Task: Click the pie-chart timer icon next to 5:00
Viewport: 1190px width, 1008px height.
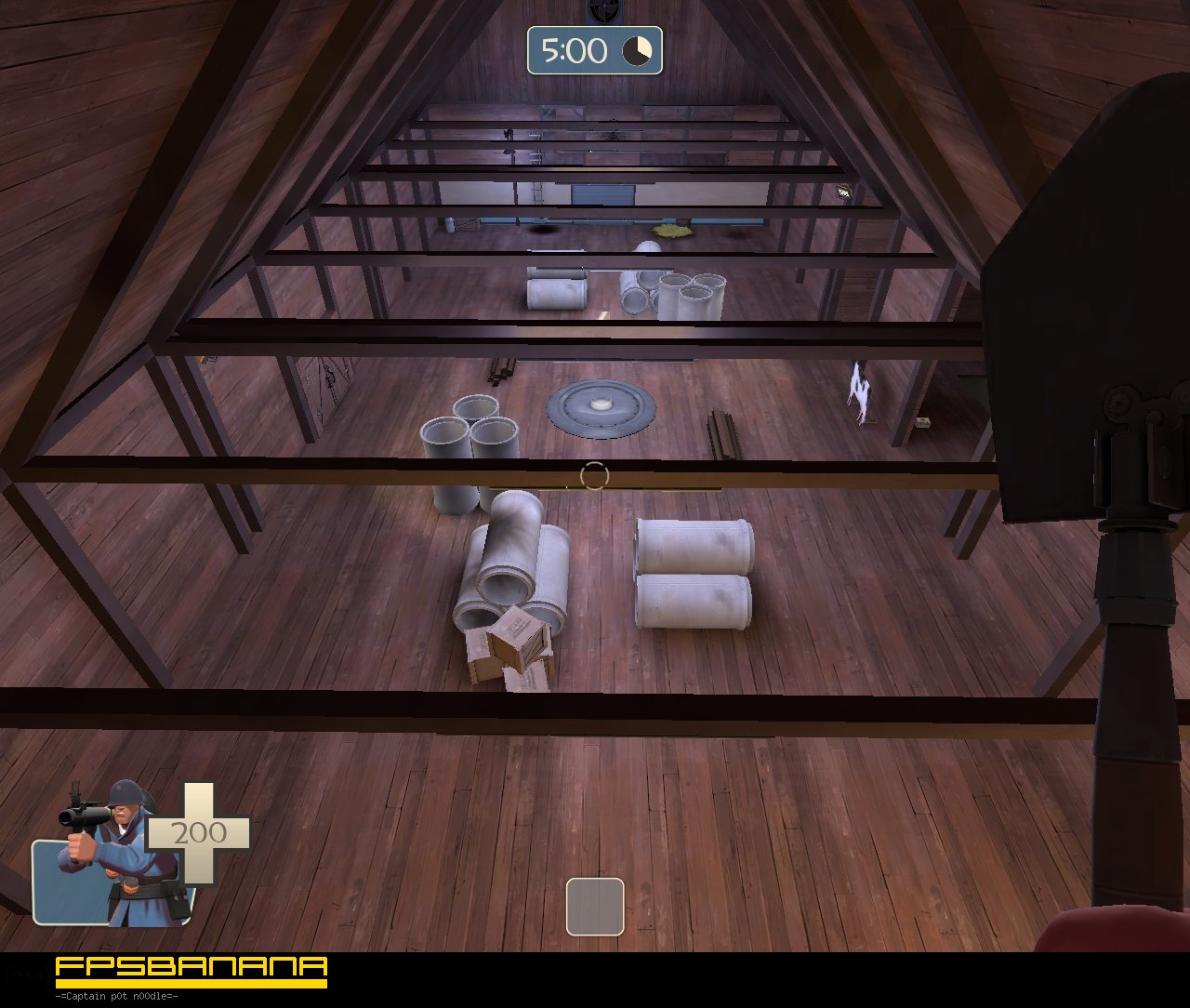Action: pos(639,50)
